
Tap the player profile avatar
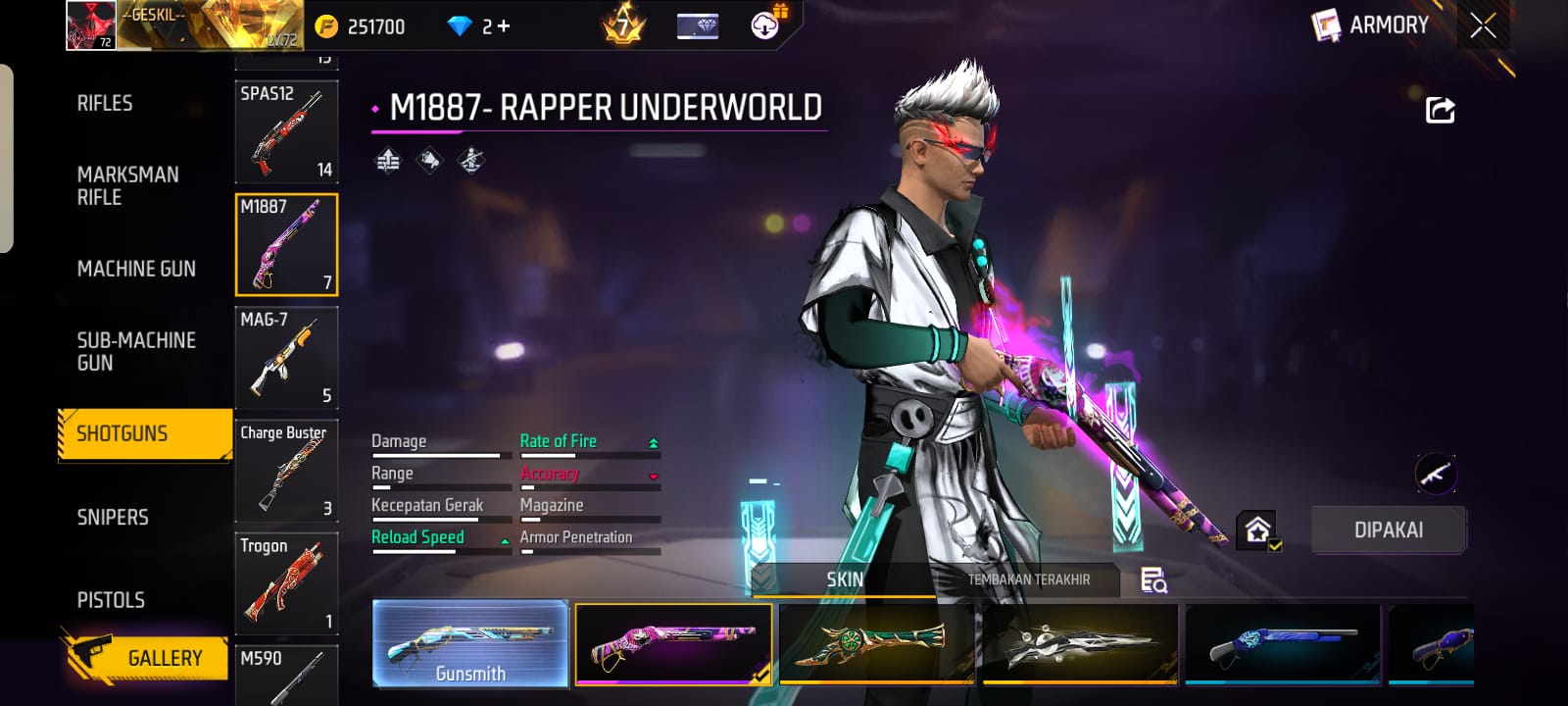pyautogui.click(x=90, y=25)
